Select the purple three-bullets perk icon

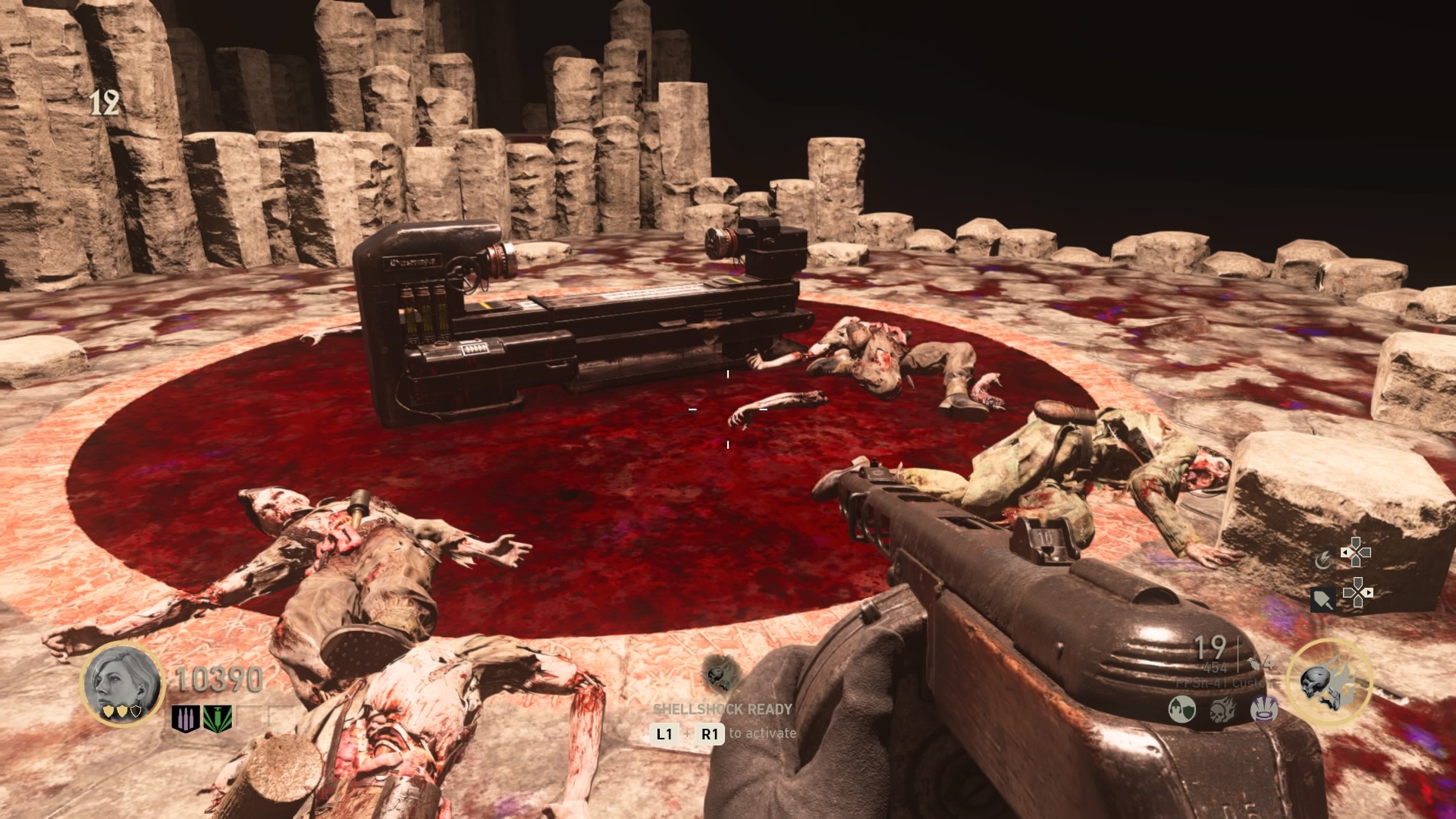point(185,718)
